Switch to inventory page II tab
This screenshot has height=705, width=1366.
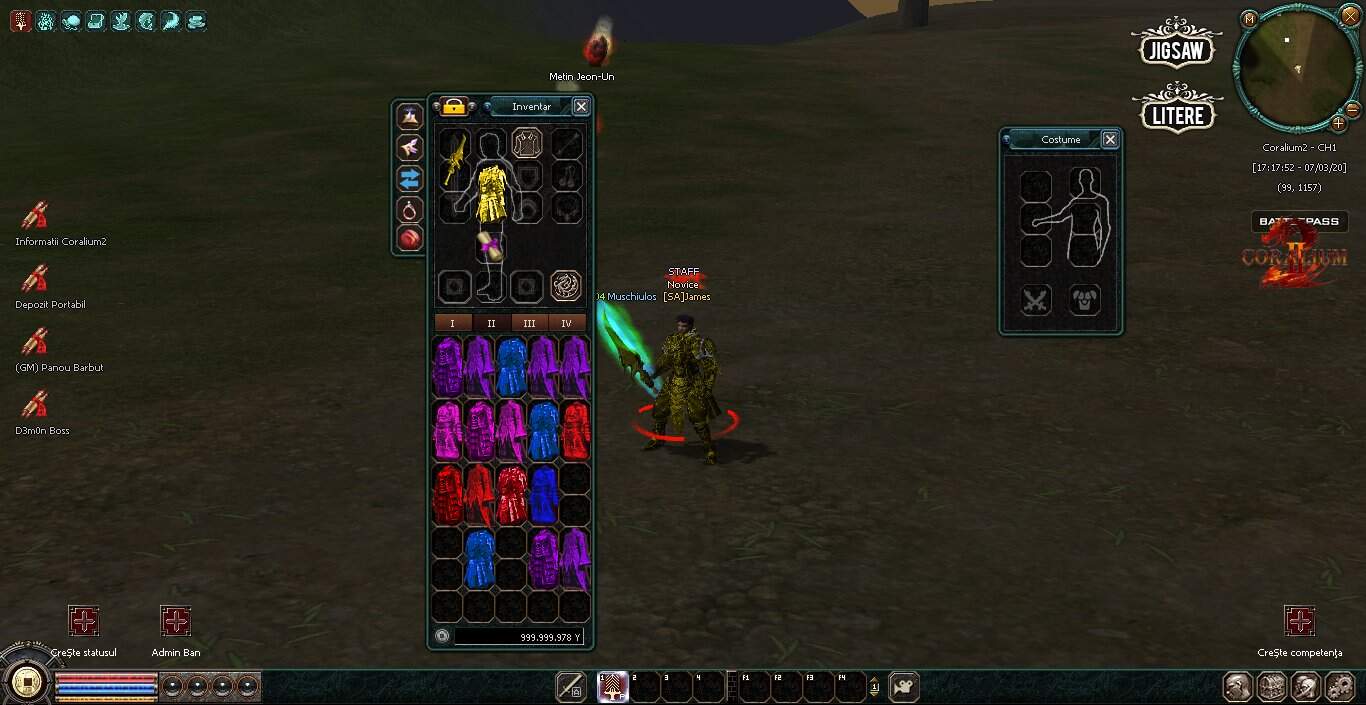tap(491, 323)
